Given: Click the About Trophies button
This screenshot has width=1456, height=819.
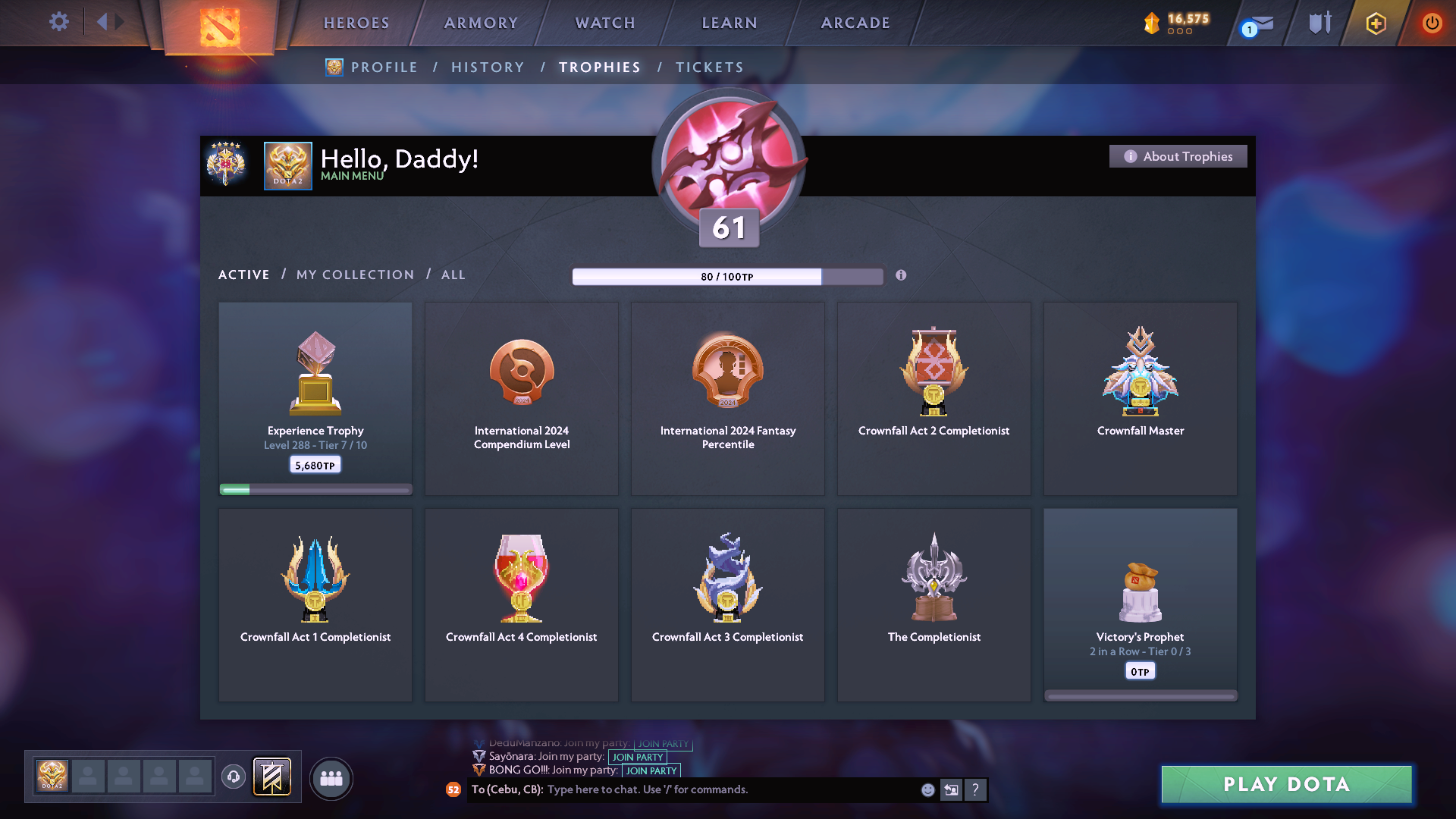Looking at the screenshot, I should (1178, 156).
